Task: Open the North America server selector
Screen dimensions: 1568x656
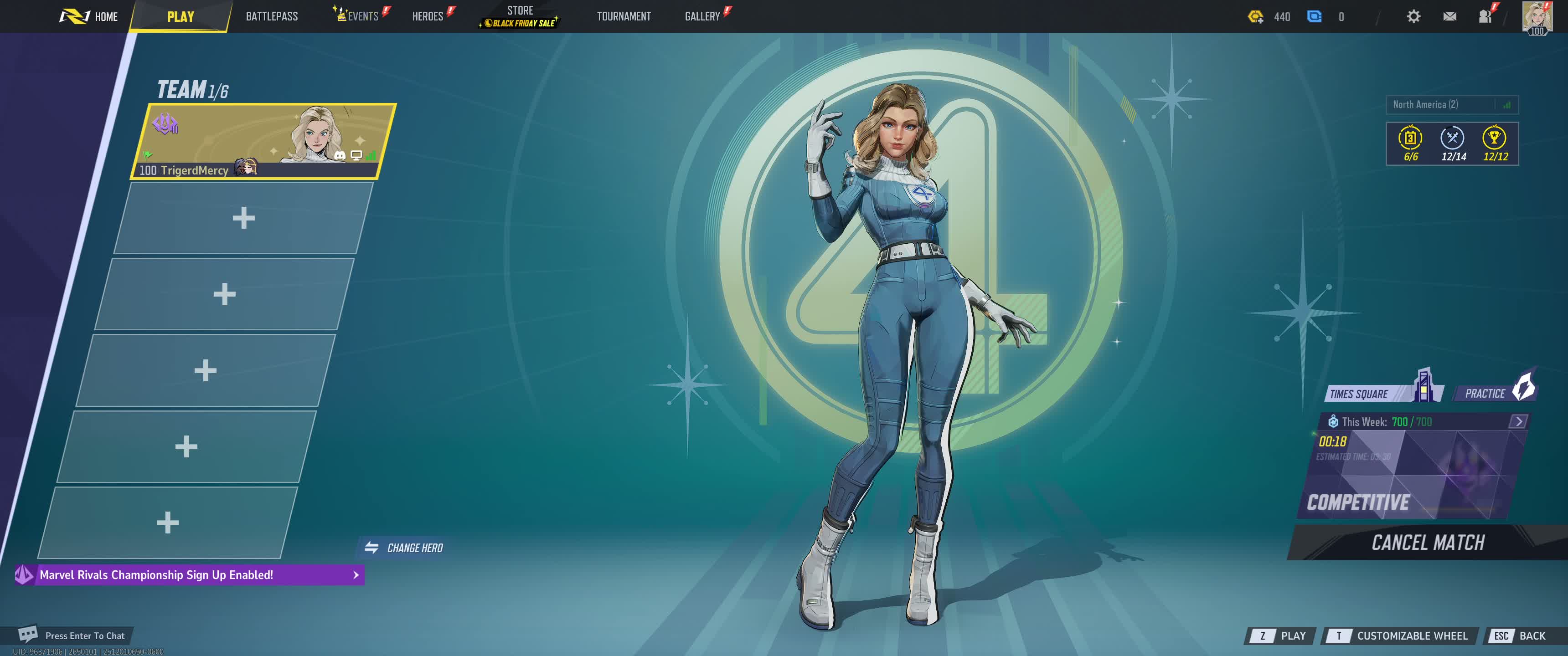Action: [x=1451, y=105]
